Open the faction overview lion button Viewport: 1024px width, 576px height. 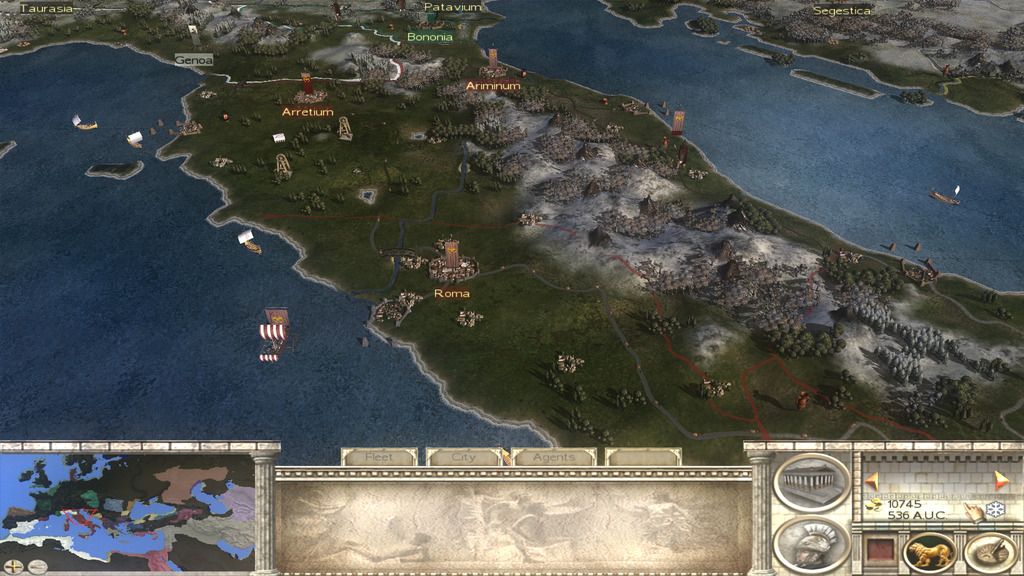929,553
